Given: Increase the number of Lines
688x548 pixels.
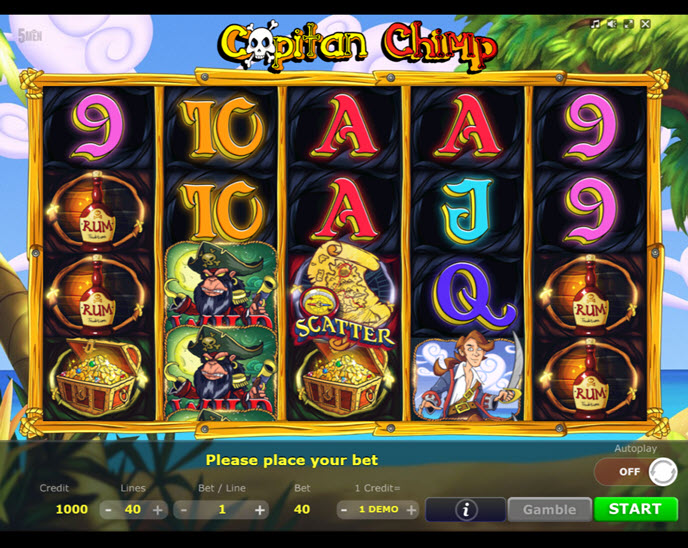Looking at the screenshot, I should coord(157,509).
